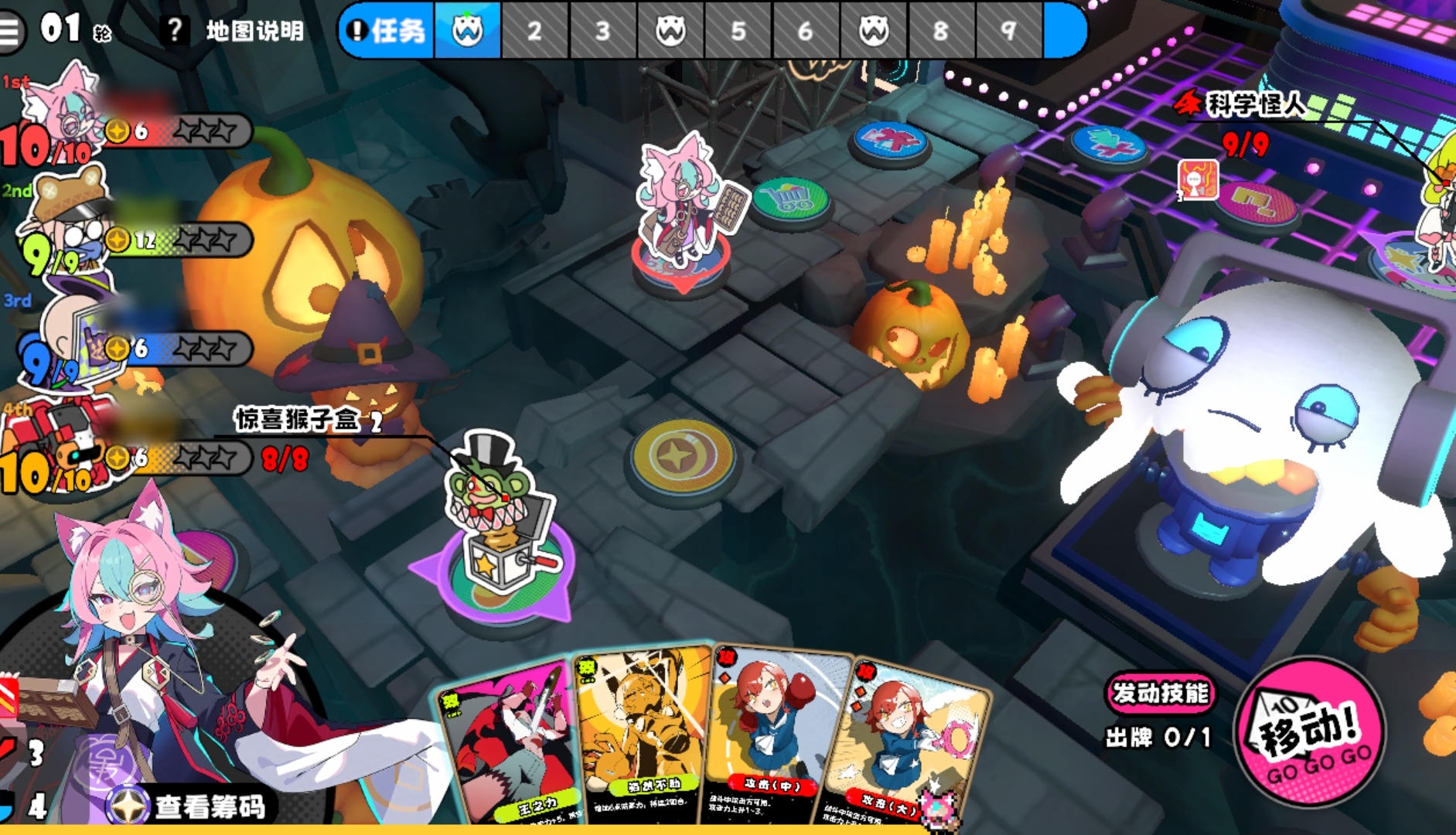Select round 9 on the task tracker
This screenshot has height=835, width=1456.
click(1008, 31)
